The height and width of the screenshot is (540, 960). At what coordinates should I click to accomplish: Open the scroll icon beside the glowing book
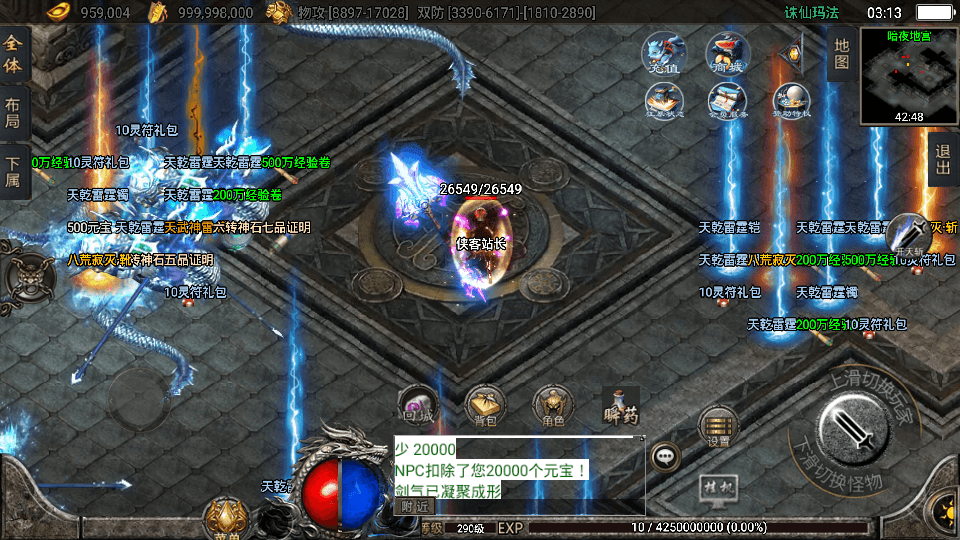pyautogui.click(x=727, y=102)
